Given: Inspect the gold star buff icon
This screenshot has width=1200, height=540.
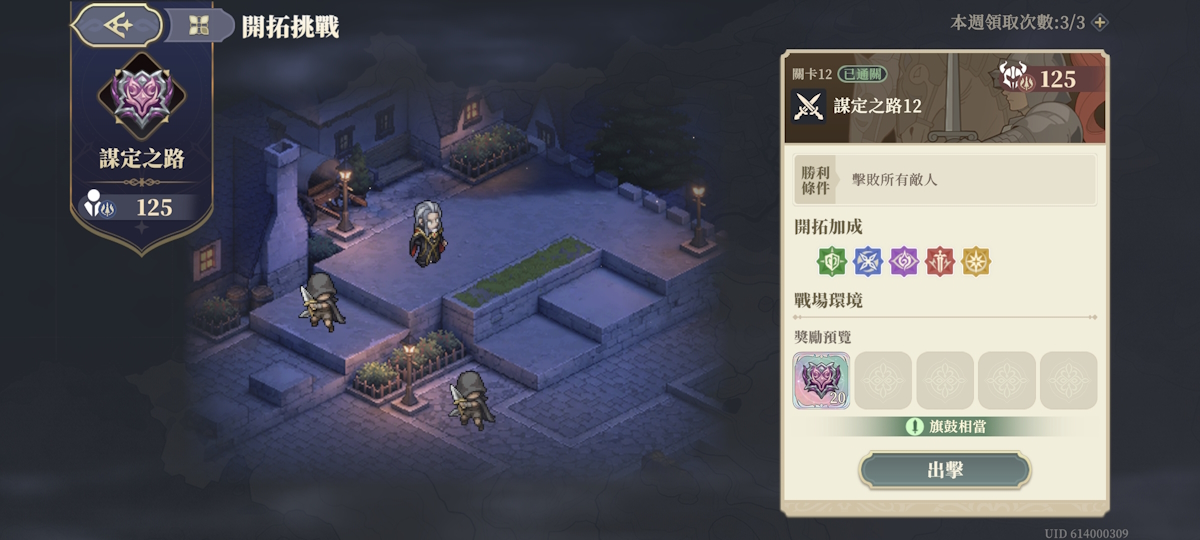Looking at the screenshot, I should [976, 262].
